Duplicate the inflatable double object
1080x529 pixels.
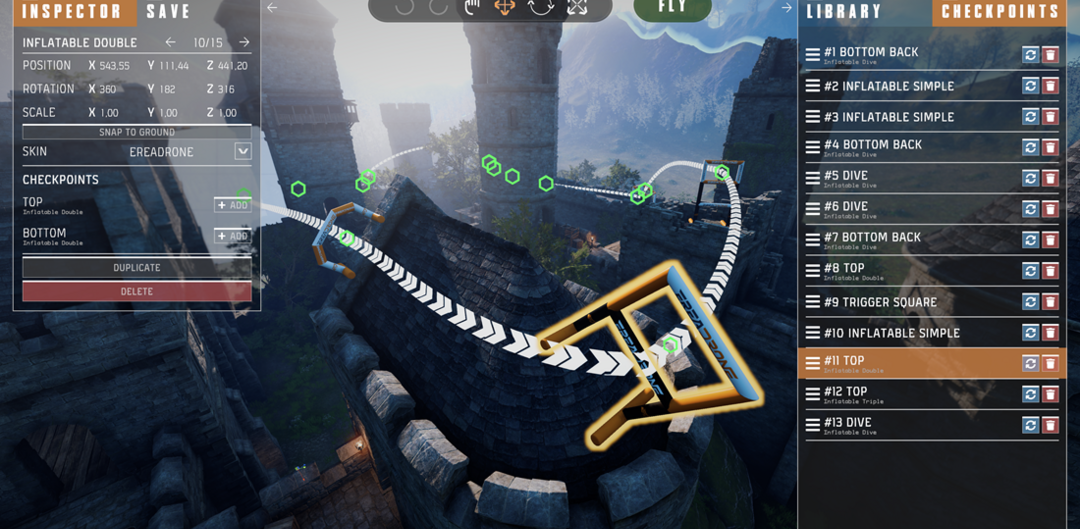tap(137, 268)
